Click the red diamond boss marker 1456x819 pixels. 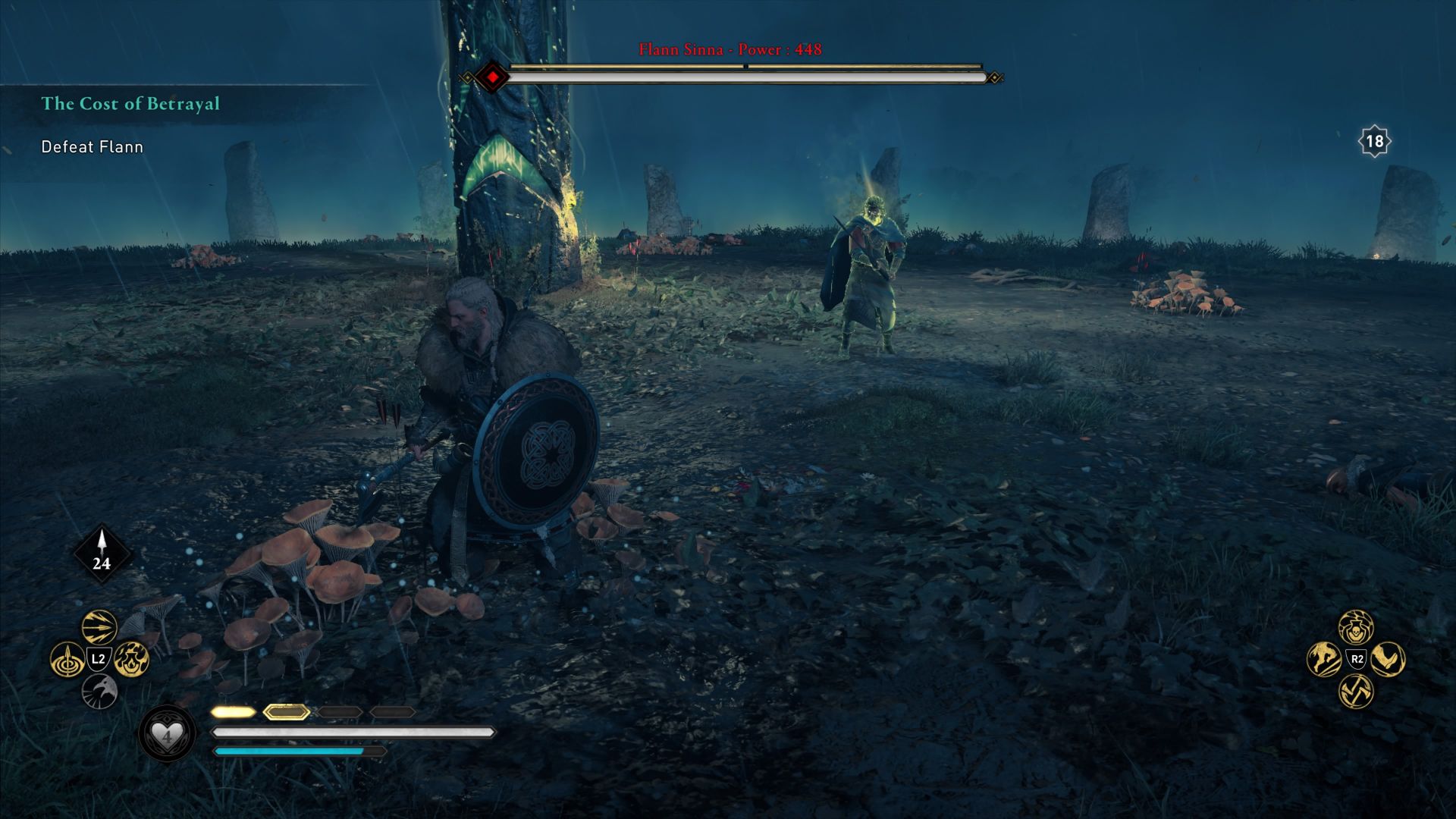coord(494,77)
